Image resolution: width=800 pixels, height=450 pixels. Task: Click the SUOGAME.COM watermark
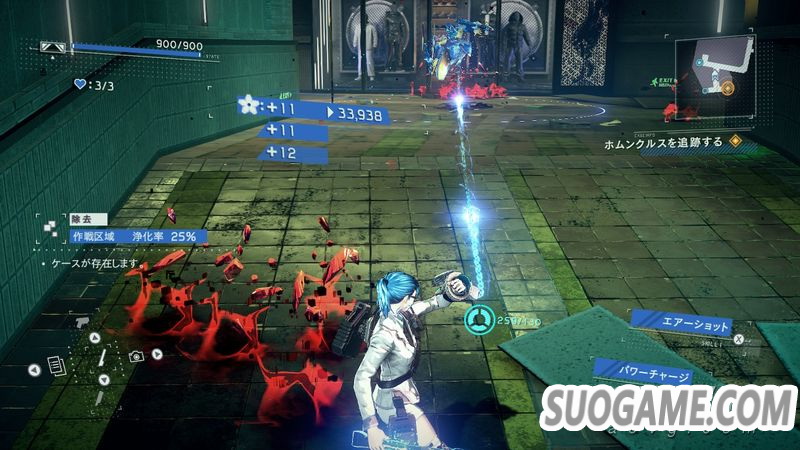(669, 410)
